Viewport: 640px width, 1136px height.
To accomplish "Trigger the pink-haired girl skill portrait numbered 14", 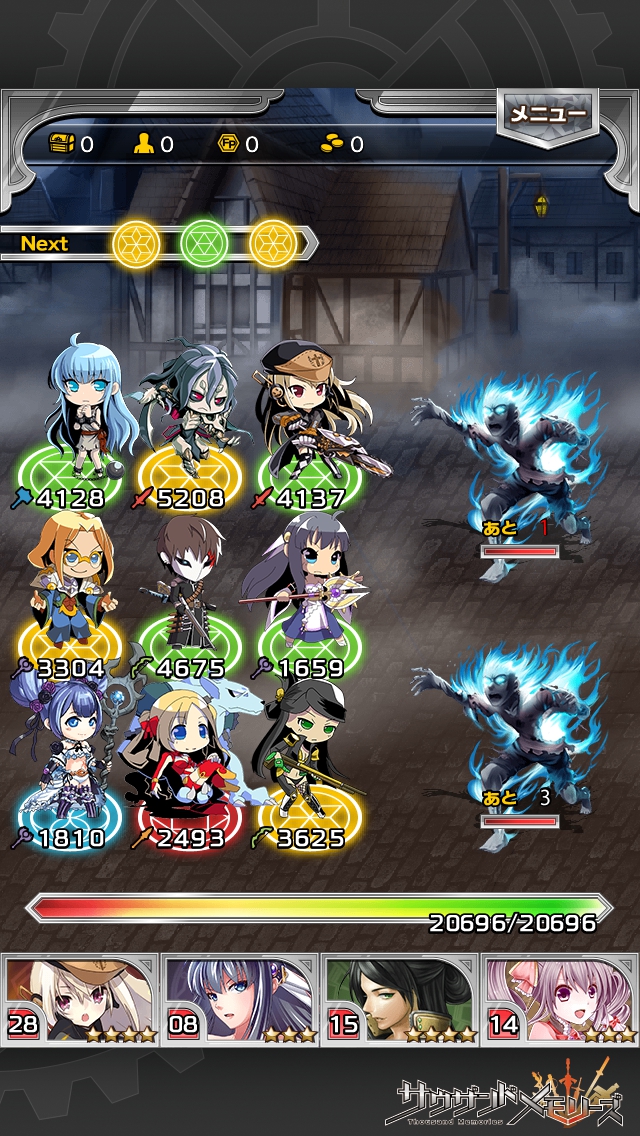I will pos(560,998).
